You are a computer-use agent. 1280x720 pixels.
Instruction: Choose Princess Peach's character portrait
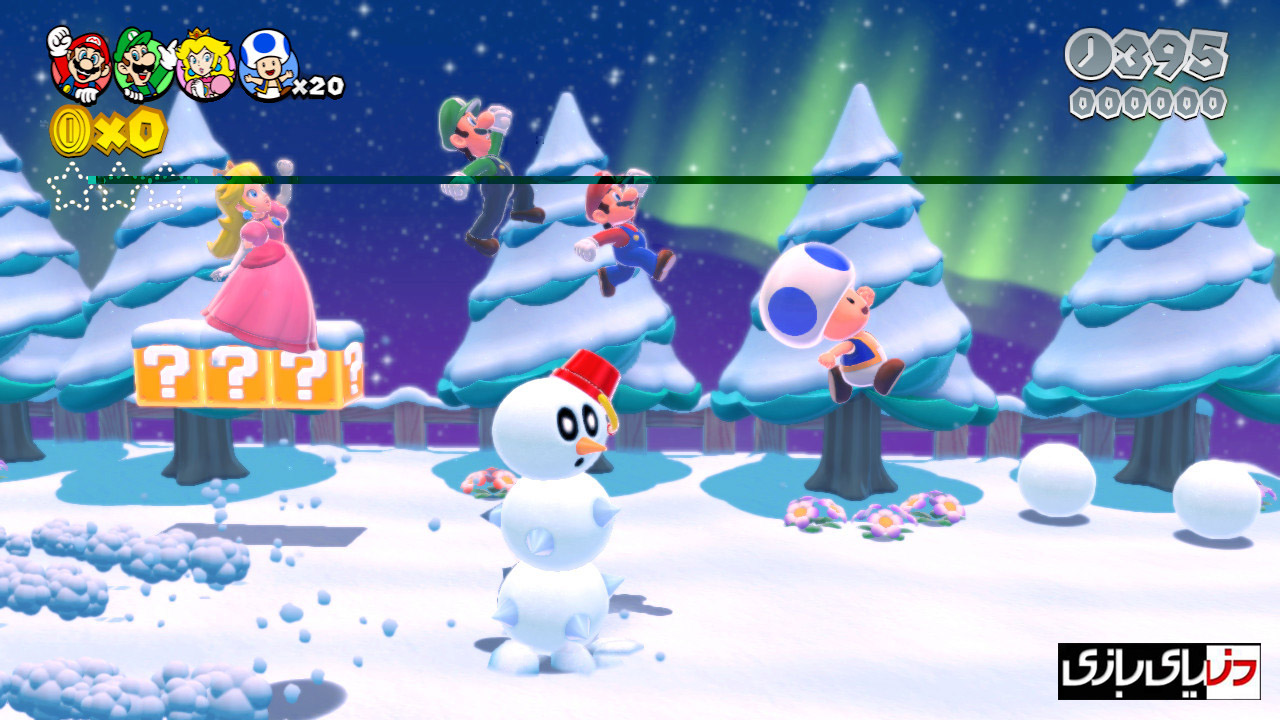[205, 68]
